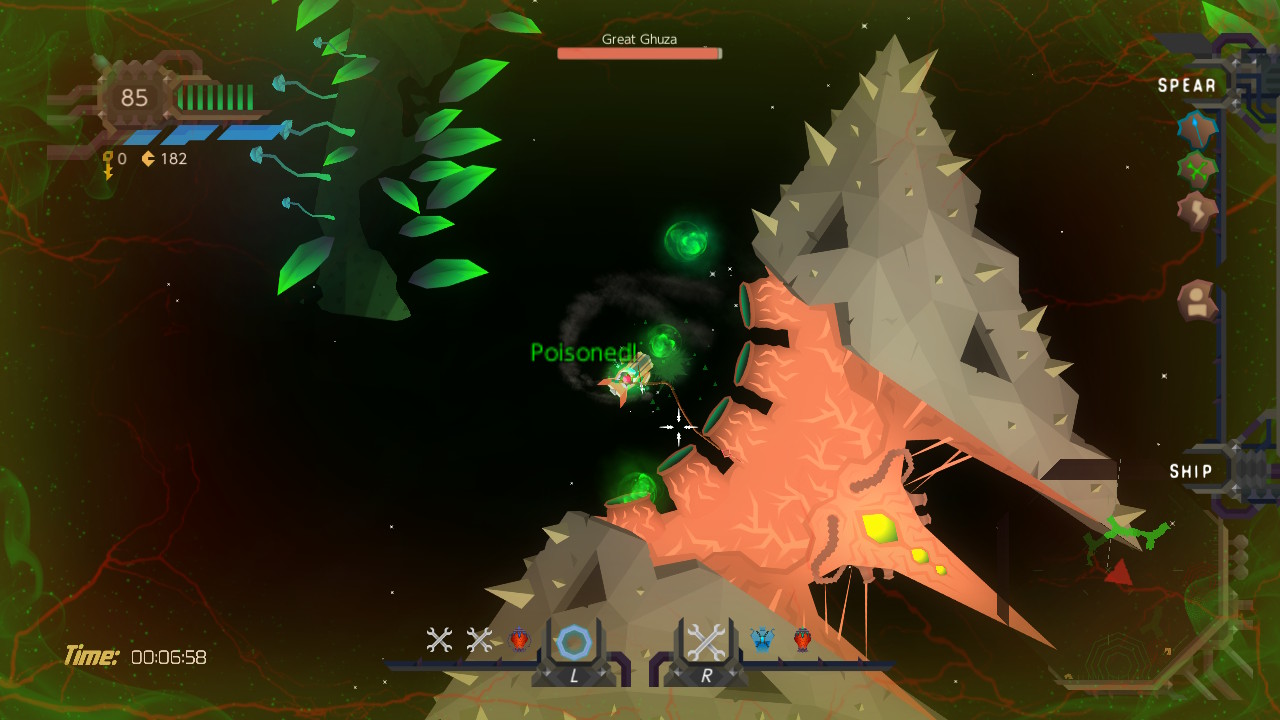Click Great Ghuza's boss health bar
The width and height of the screenshot is (1280, 720).
[639, 53]
